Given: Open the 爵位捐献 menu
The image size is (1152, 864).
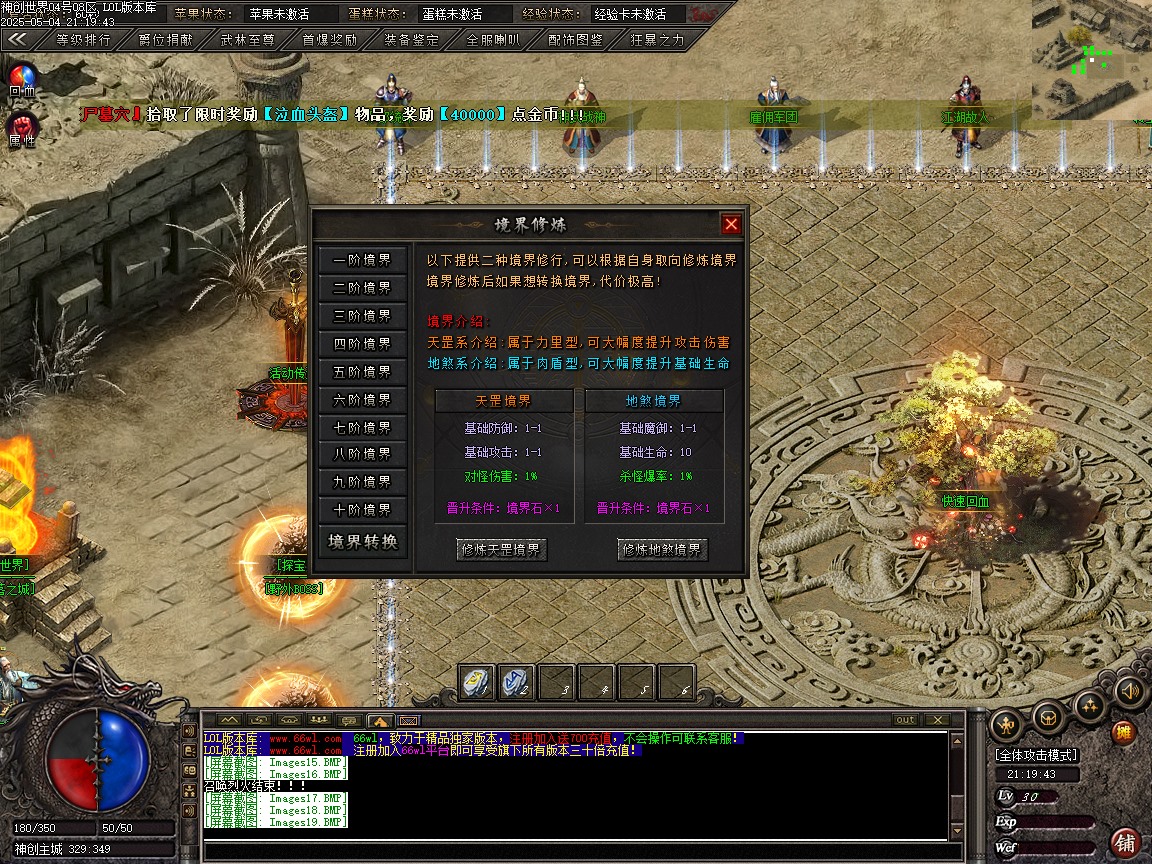Looking at the screenshot, I should (x=167, y=40).
